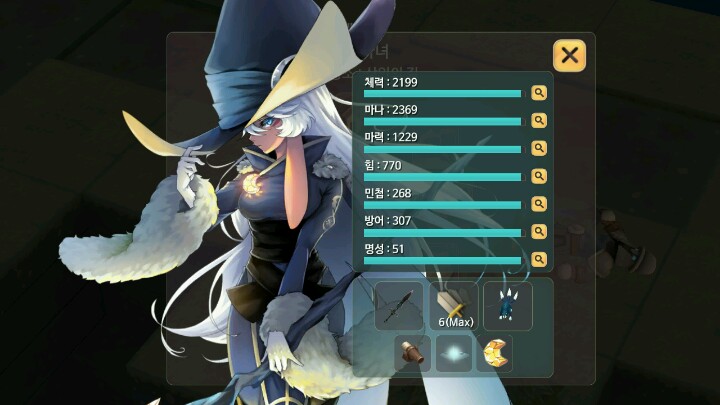Select the 6(Max) broad sword slot
The image size is (720, 405).
click(x=454, y=305)
